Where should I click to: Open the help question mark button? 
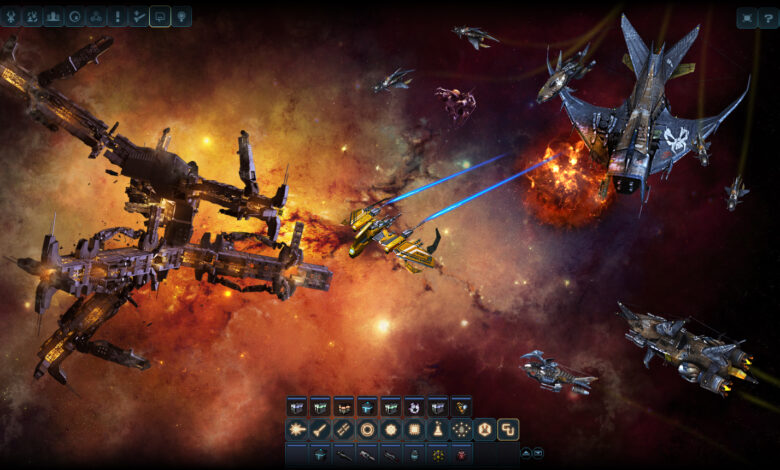coord(769,17)
